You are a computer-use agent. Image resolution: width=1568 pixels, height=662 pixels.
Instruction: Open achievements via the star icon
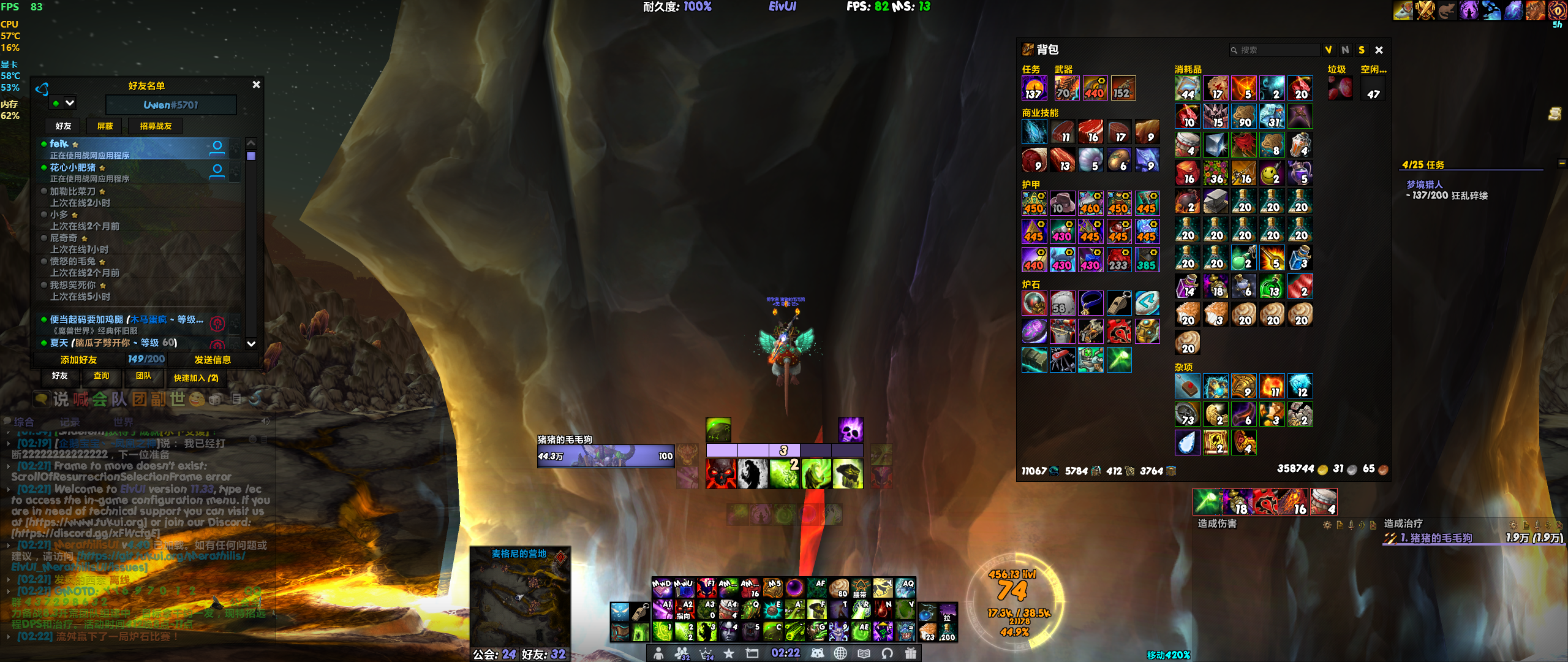coord(729,653)
